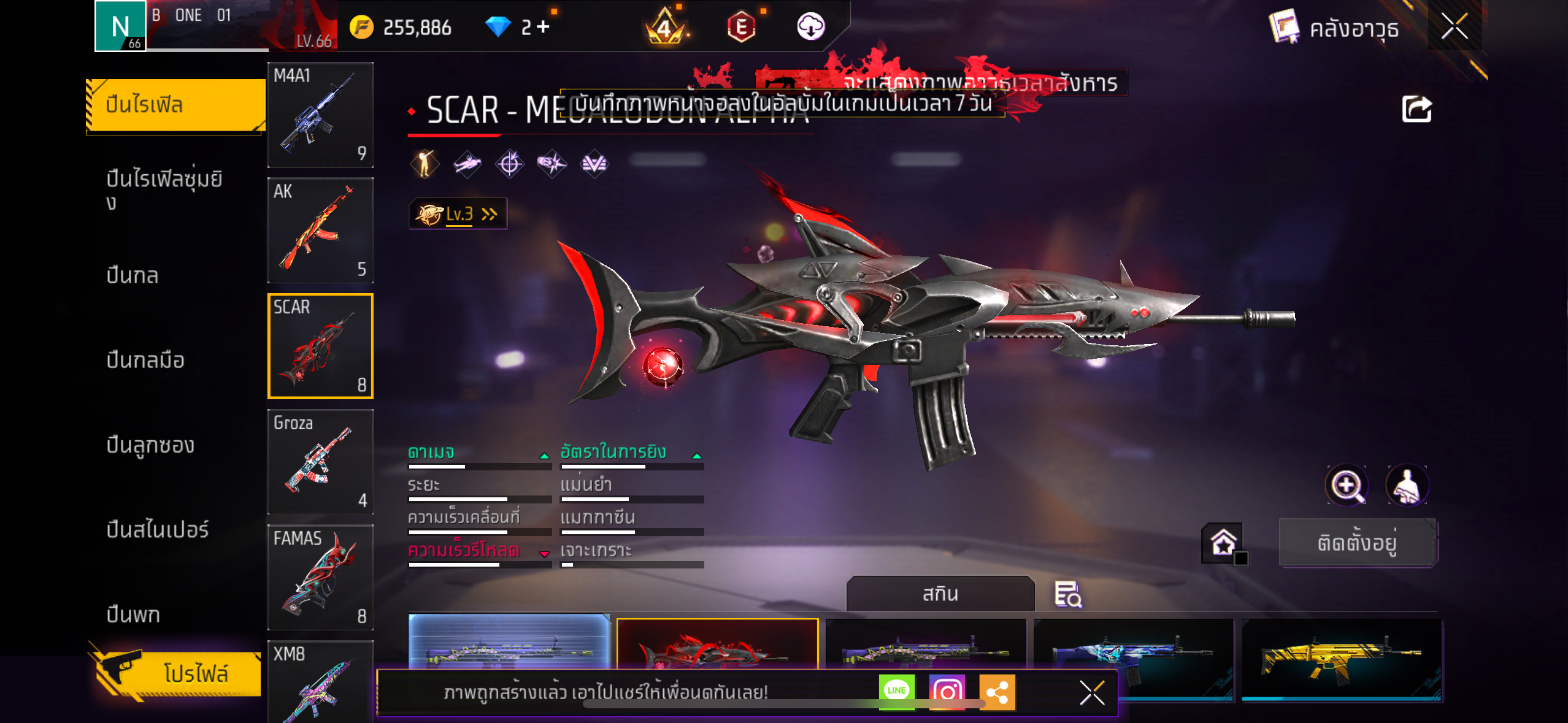Choose the AK weapon tile
Image resolution: width=1568 pixels, height=723 pixels.
pos(320,231)
